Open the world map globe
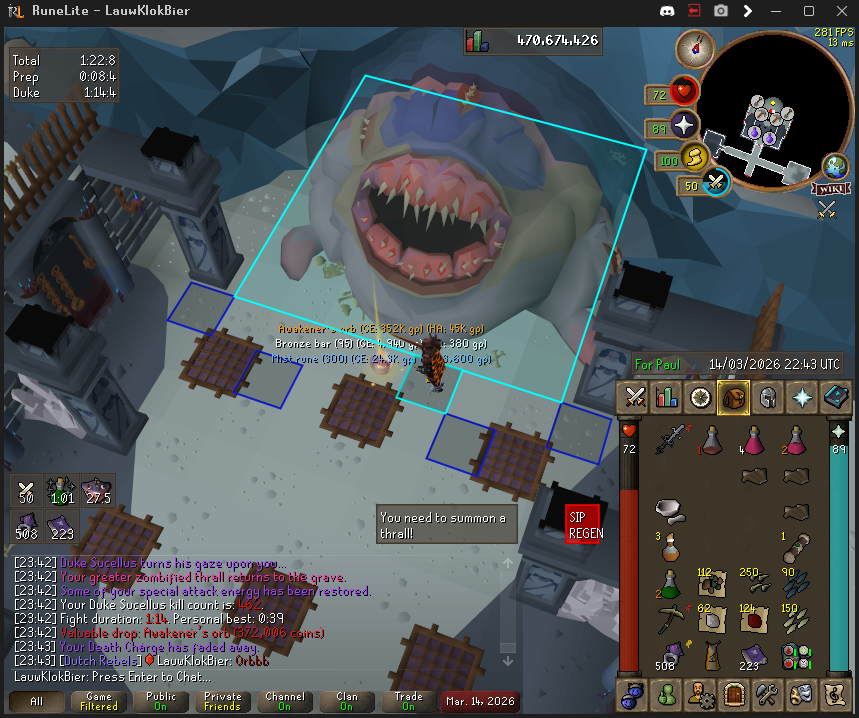Screen dimensions: 859x718 pos(835,167)
